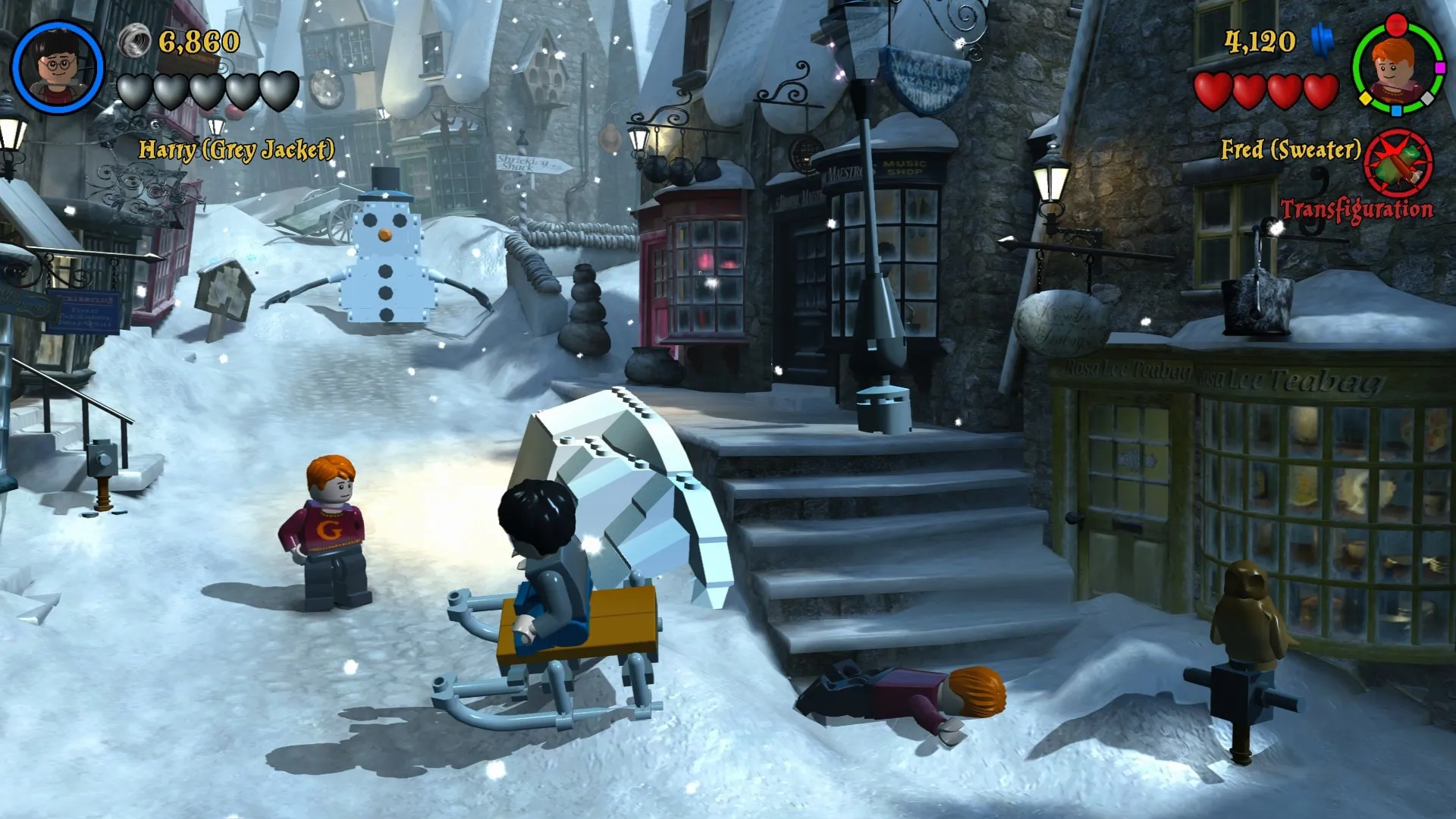Select Harry's character portrait

click(58, 67)
